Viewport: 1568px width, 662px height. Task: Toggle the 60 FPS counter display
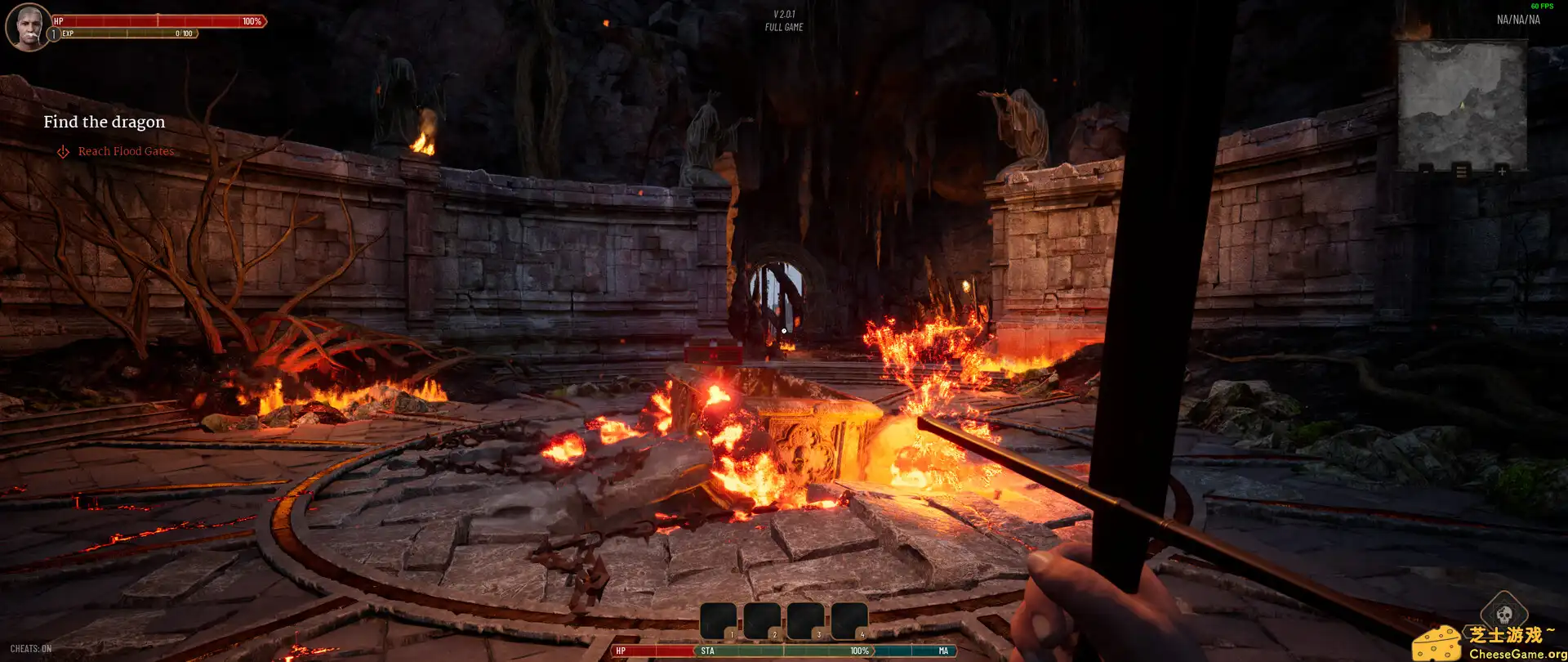click(x=1542, y=5)
